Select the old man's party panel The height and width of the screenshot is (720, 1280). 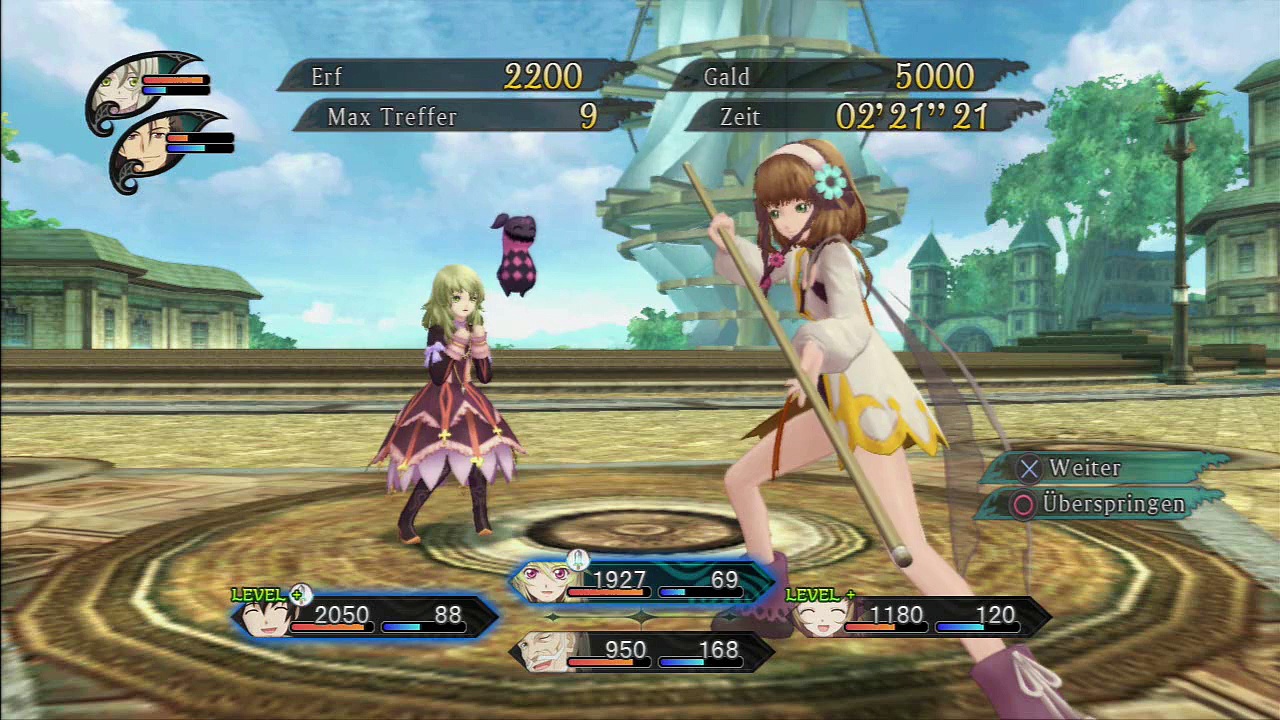pyautogui.click(x=642, y=652)
